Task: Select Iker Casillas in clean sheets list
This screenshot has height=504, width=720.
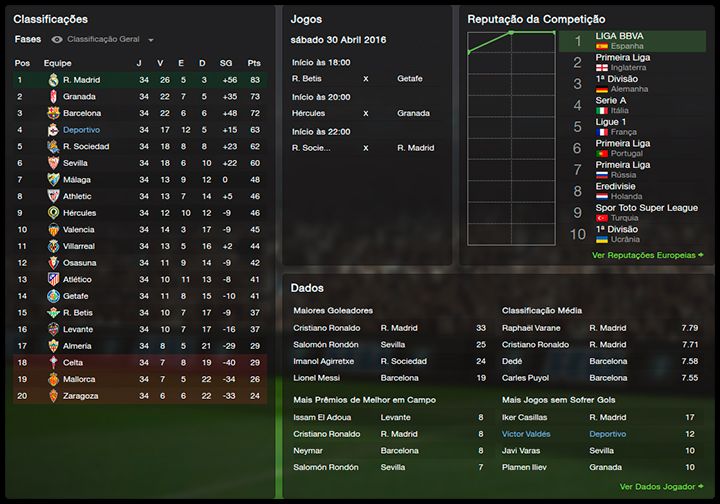Action: (x=527, y=418)
